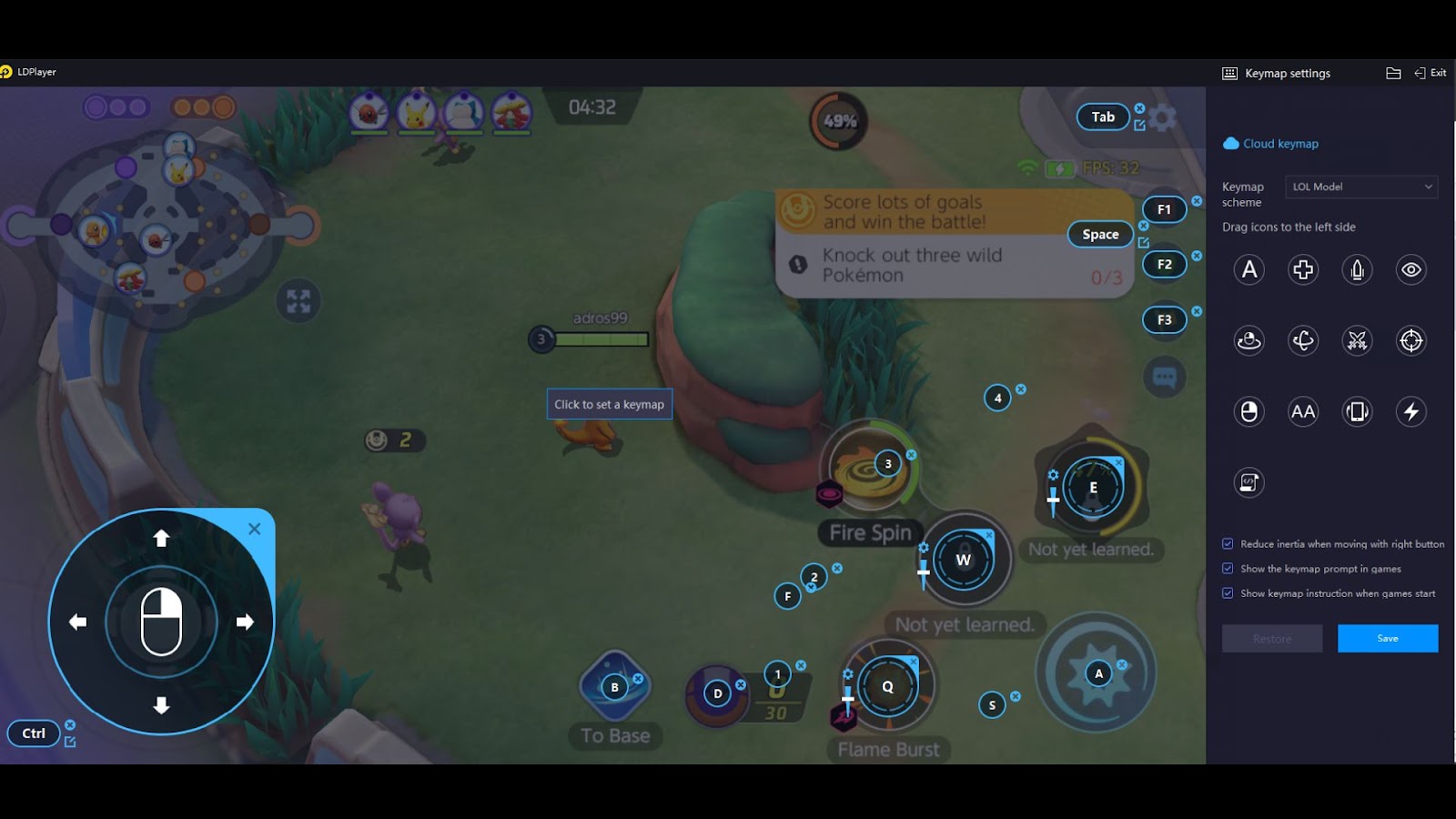Image resolution: width=1456 pixels, height=819 pixels.
Task: Tap the To Base return button
Action: click(615, 687)
